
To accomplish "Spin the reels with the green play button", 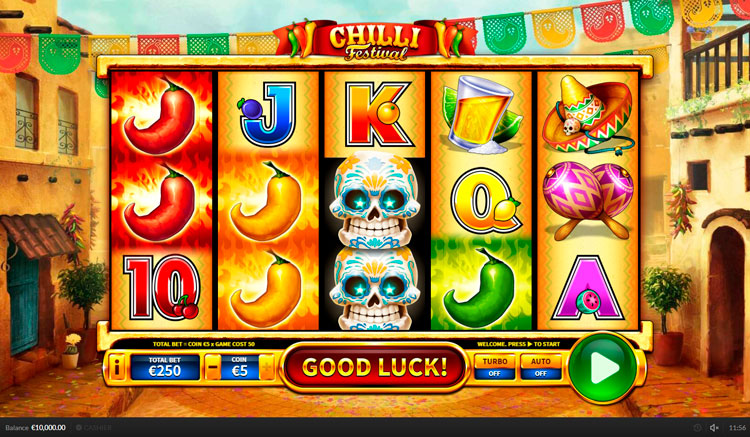I will (602, 367).
